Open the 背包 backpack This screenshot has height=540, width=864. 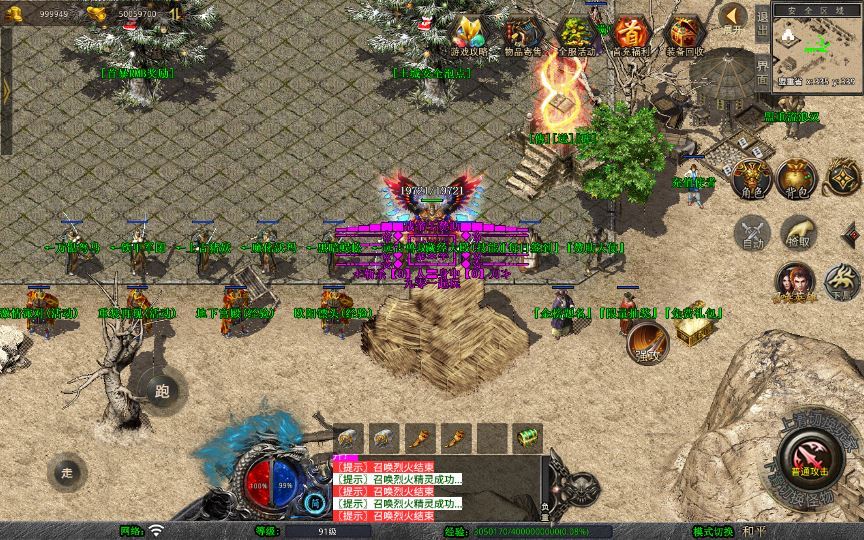pyautogui.click(x=799, y=178)
